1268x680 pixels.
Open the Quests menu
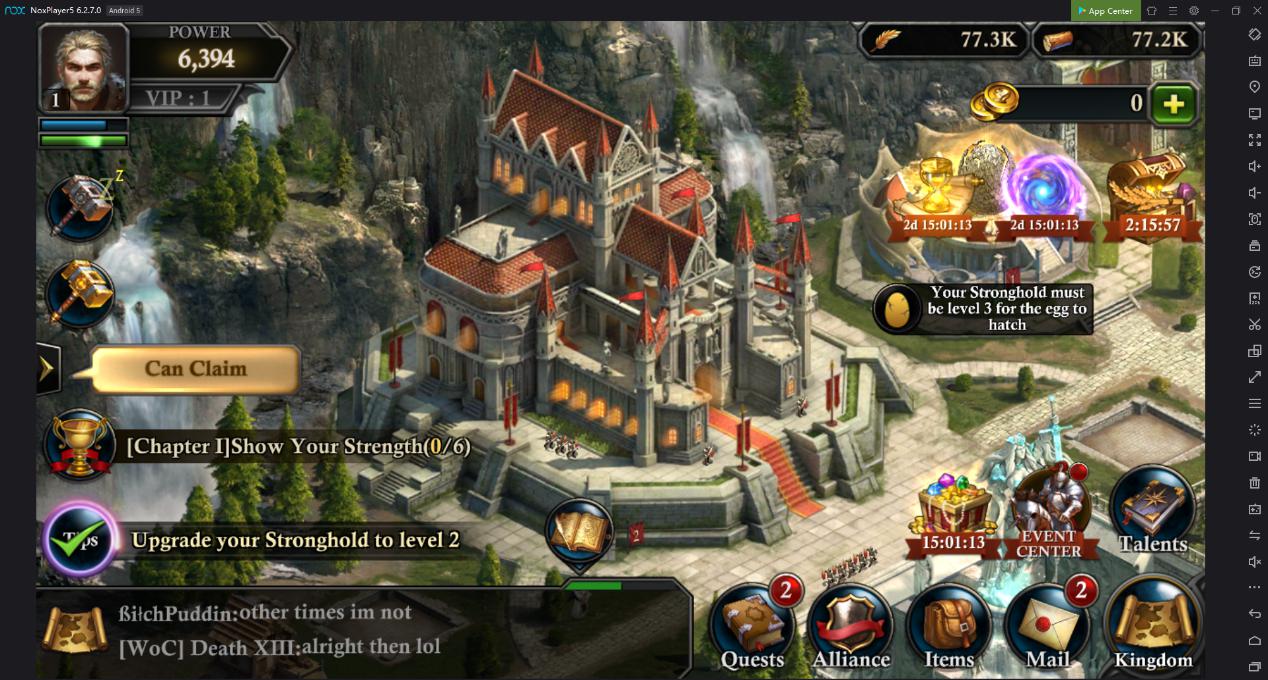(x=753, y=627)
